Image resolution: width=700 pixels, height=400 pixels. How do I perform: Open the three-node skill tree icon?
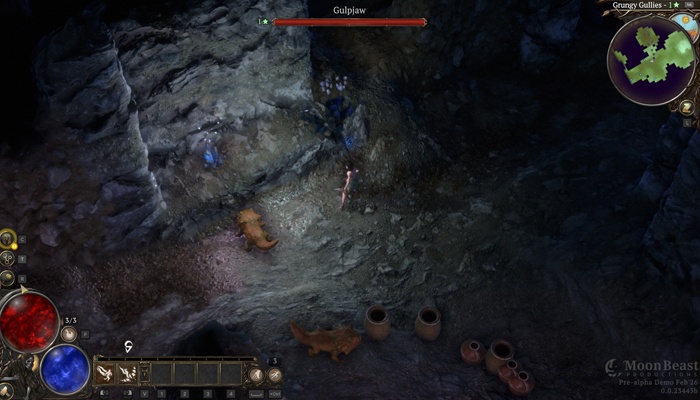[8, 259]
